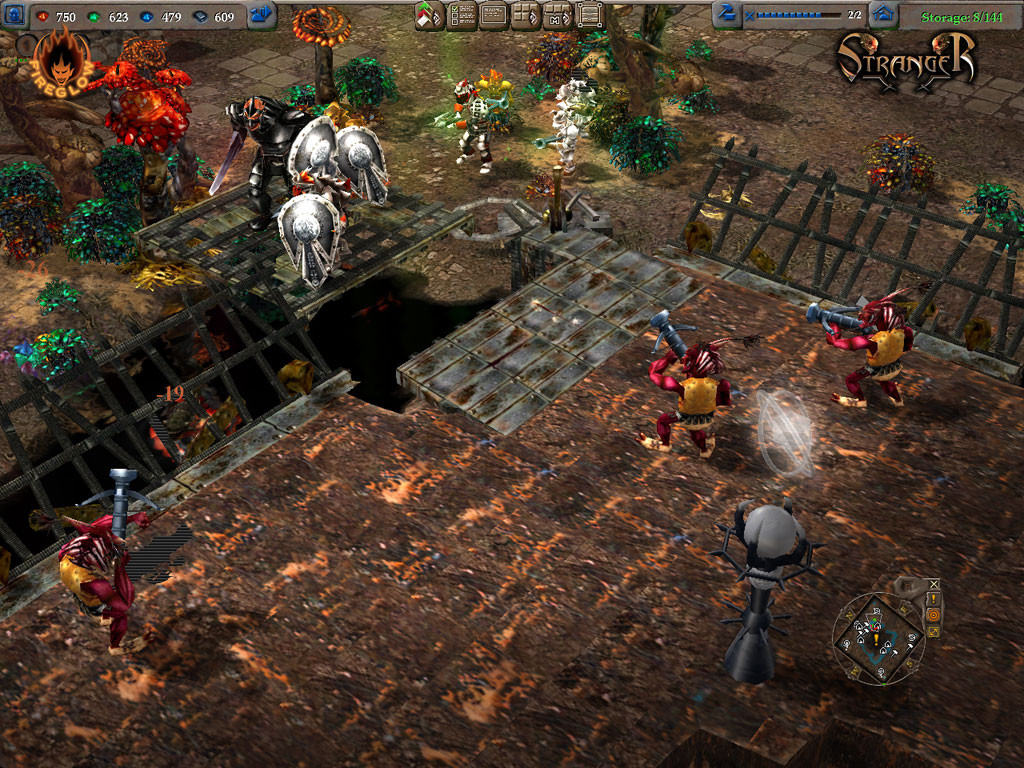This screenshot has width=1024, height=768.
Task: Click the toolbar button marked with an M
Action: coord(557,15)
